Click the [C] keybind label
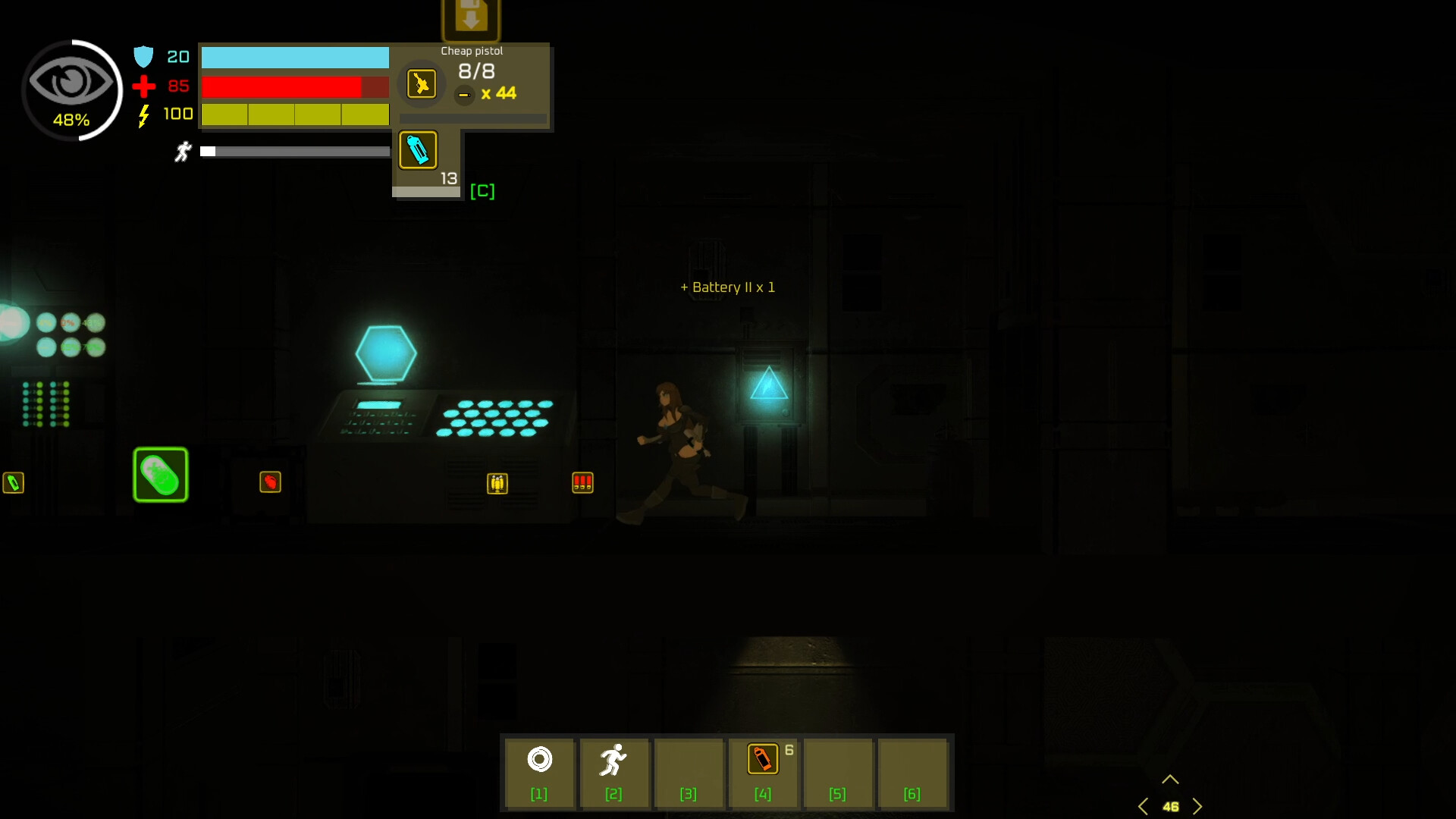Image resolution: width=1456 pixels, height=819 pixels. coord(483,191)
